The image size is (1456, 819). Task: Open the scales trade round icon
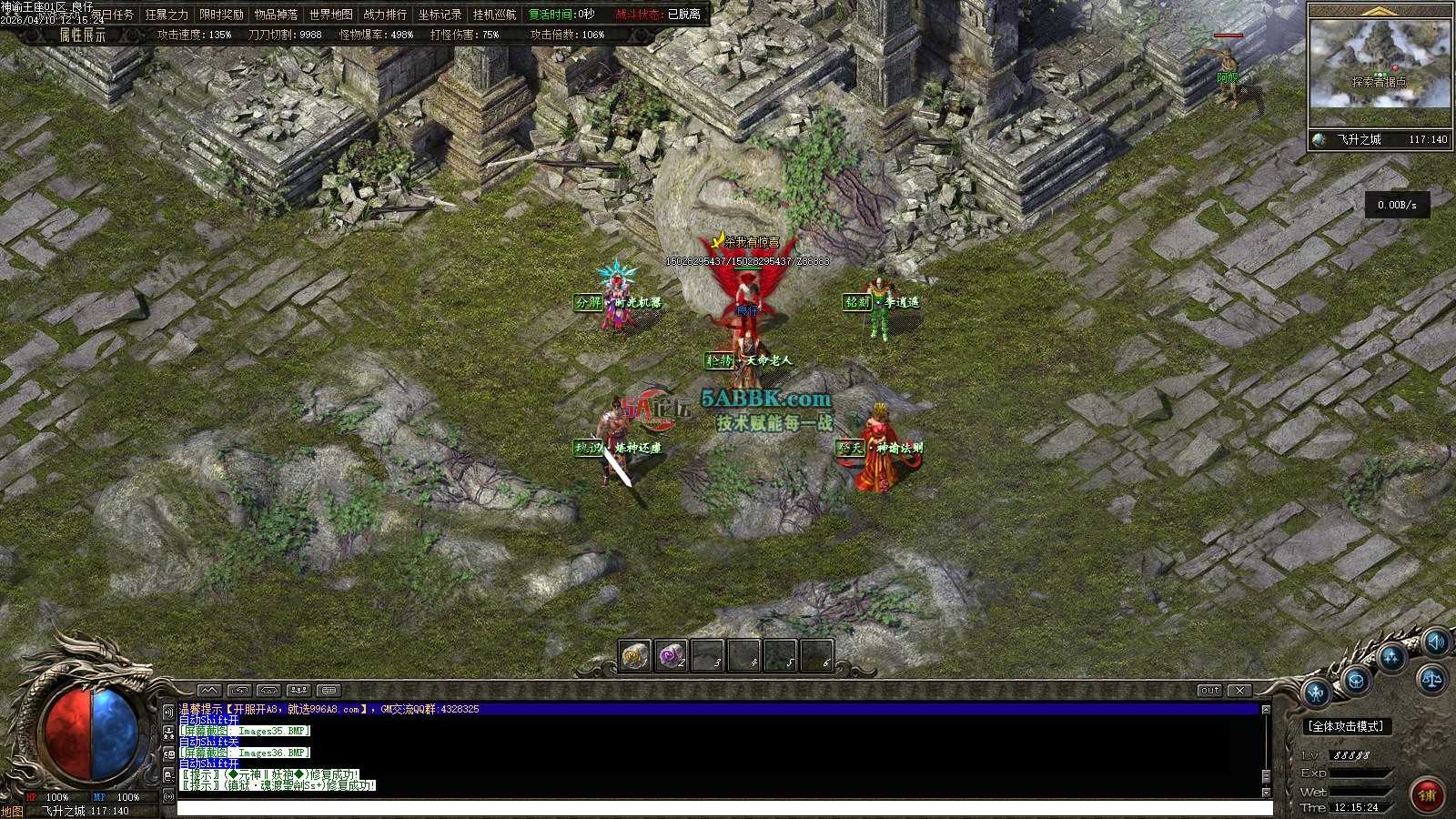click(x=1431, y=679)
